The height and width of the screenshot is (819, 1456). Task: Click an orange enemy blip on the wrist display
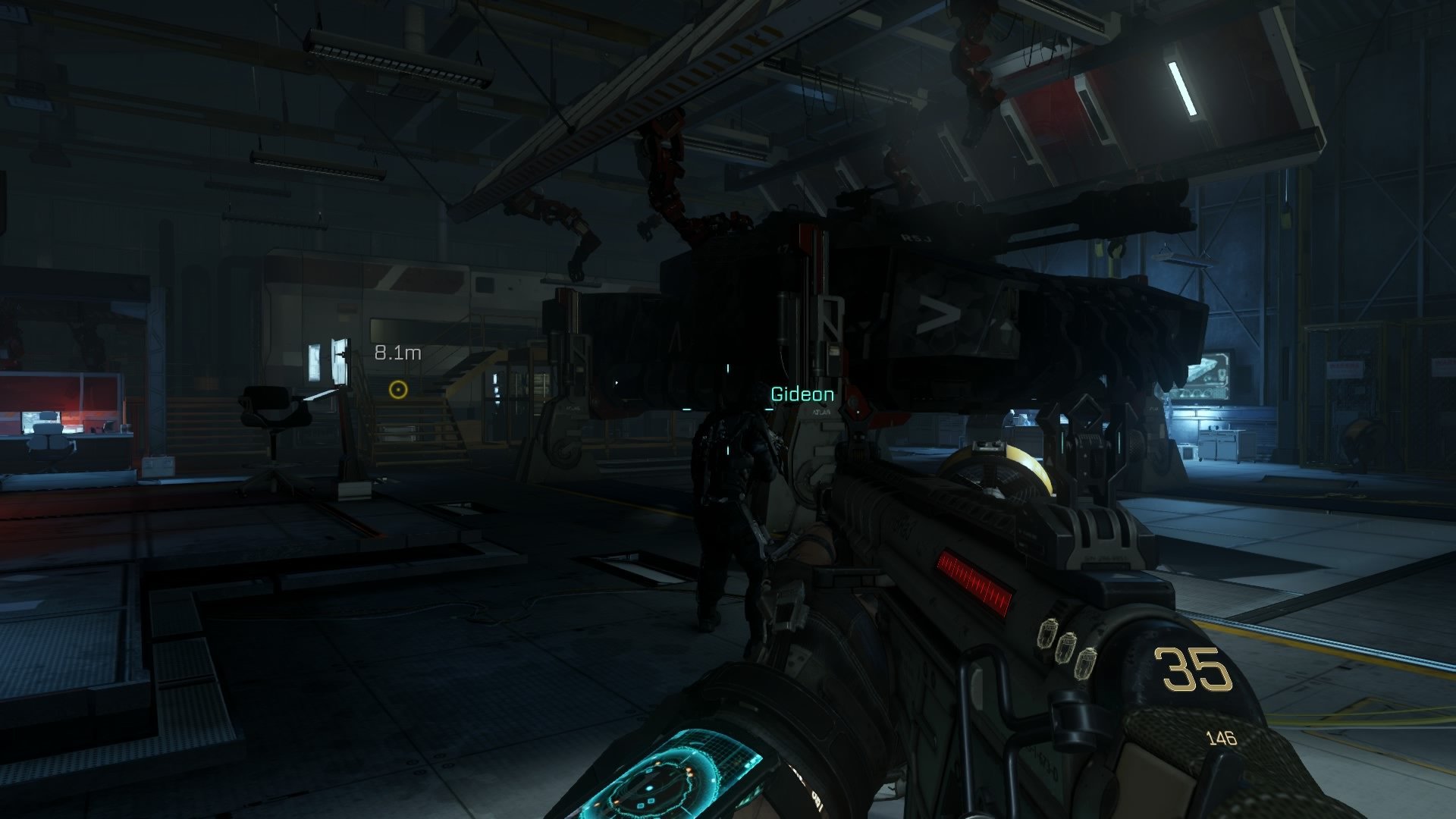click(x=689, y=770)
